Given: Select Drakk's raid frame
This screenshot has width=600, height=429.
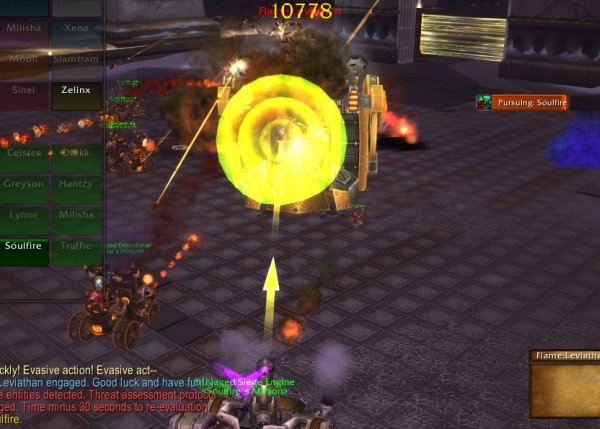Looking at the screenshot, I should pyautogui.click(x=76, y=153).
